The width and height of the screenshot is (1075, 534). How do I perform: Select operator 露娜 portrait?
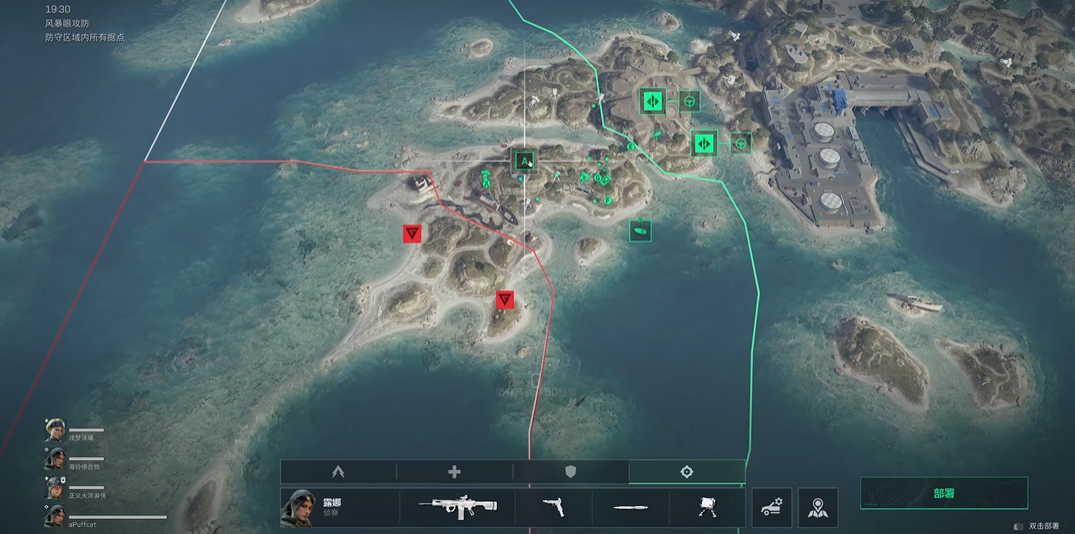(298, 508)
